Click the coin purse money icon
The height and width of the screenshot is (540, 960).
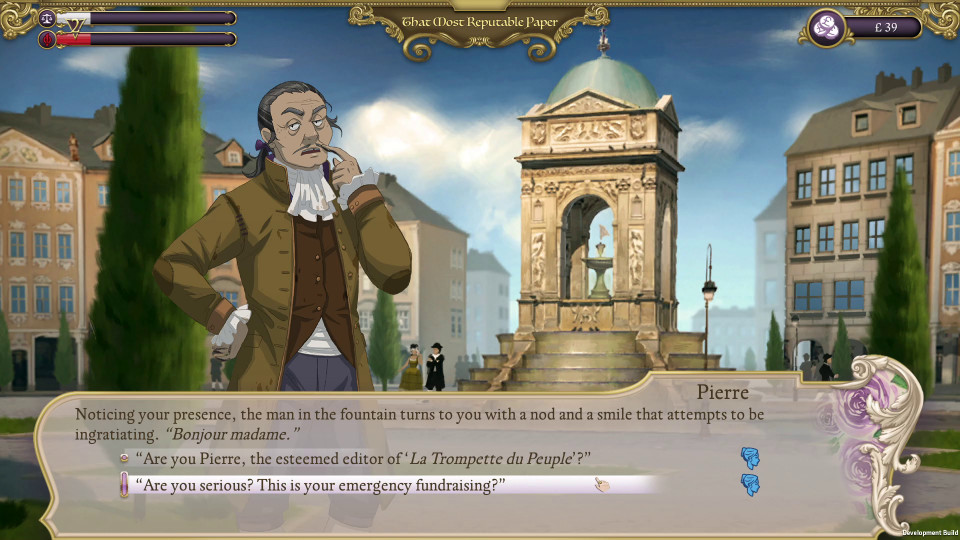pyautogui.click(x=826, y=28)
